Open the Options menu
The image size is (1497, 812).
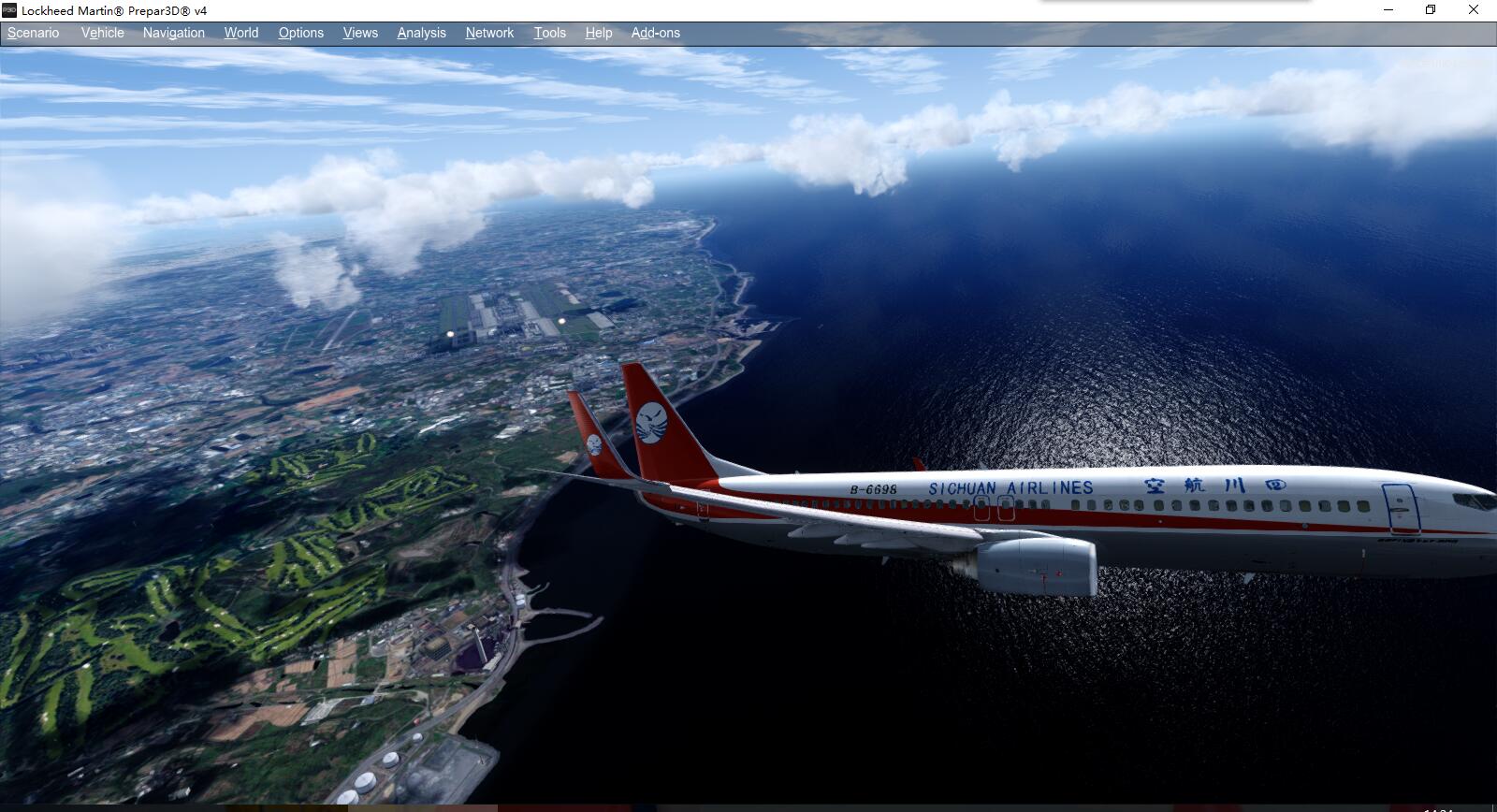(x=300, y=32)
